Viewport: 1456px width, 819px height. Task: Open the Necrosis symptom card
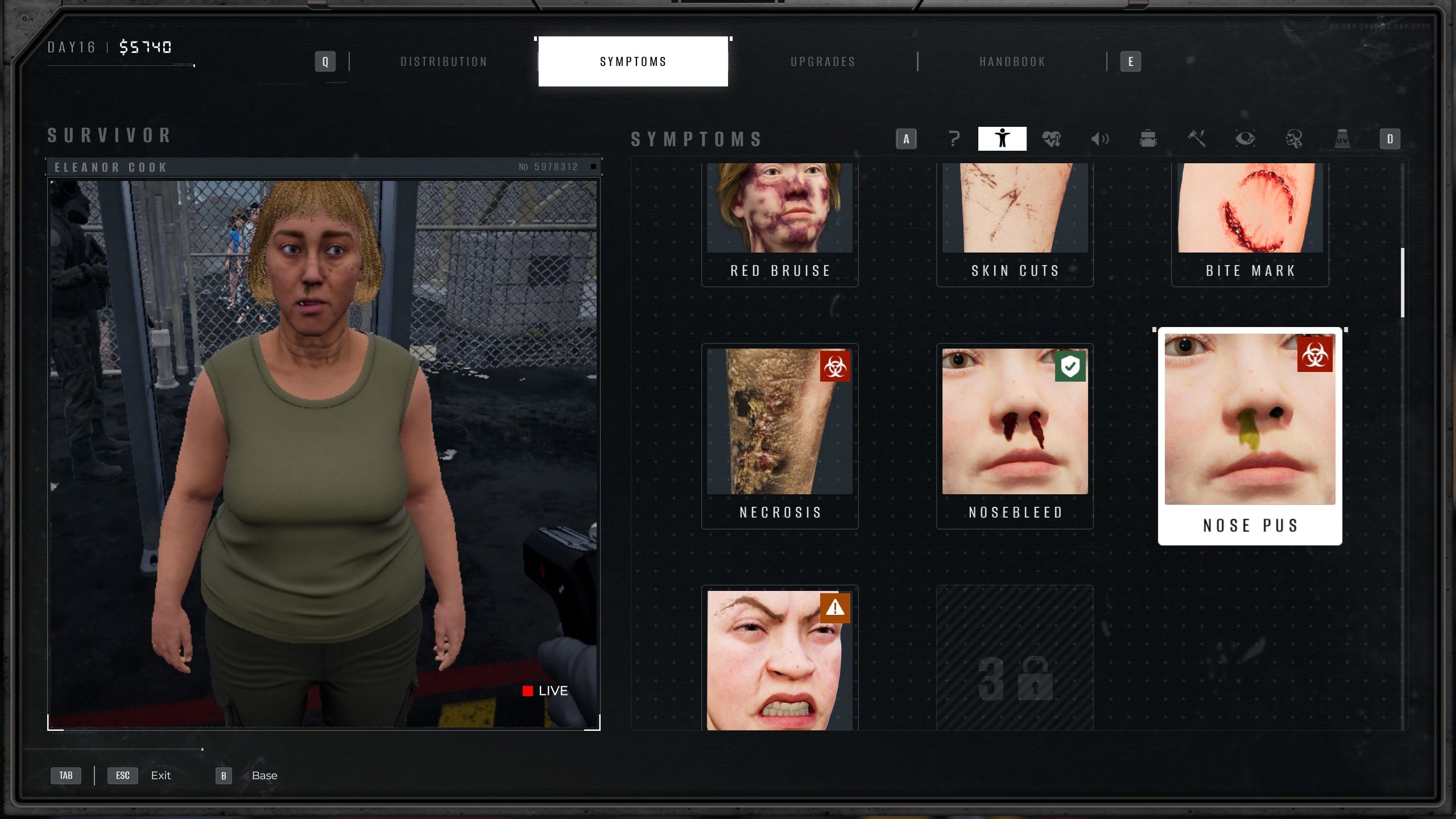(780, 435)
